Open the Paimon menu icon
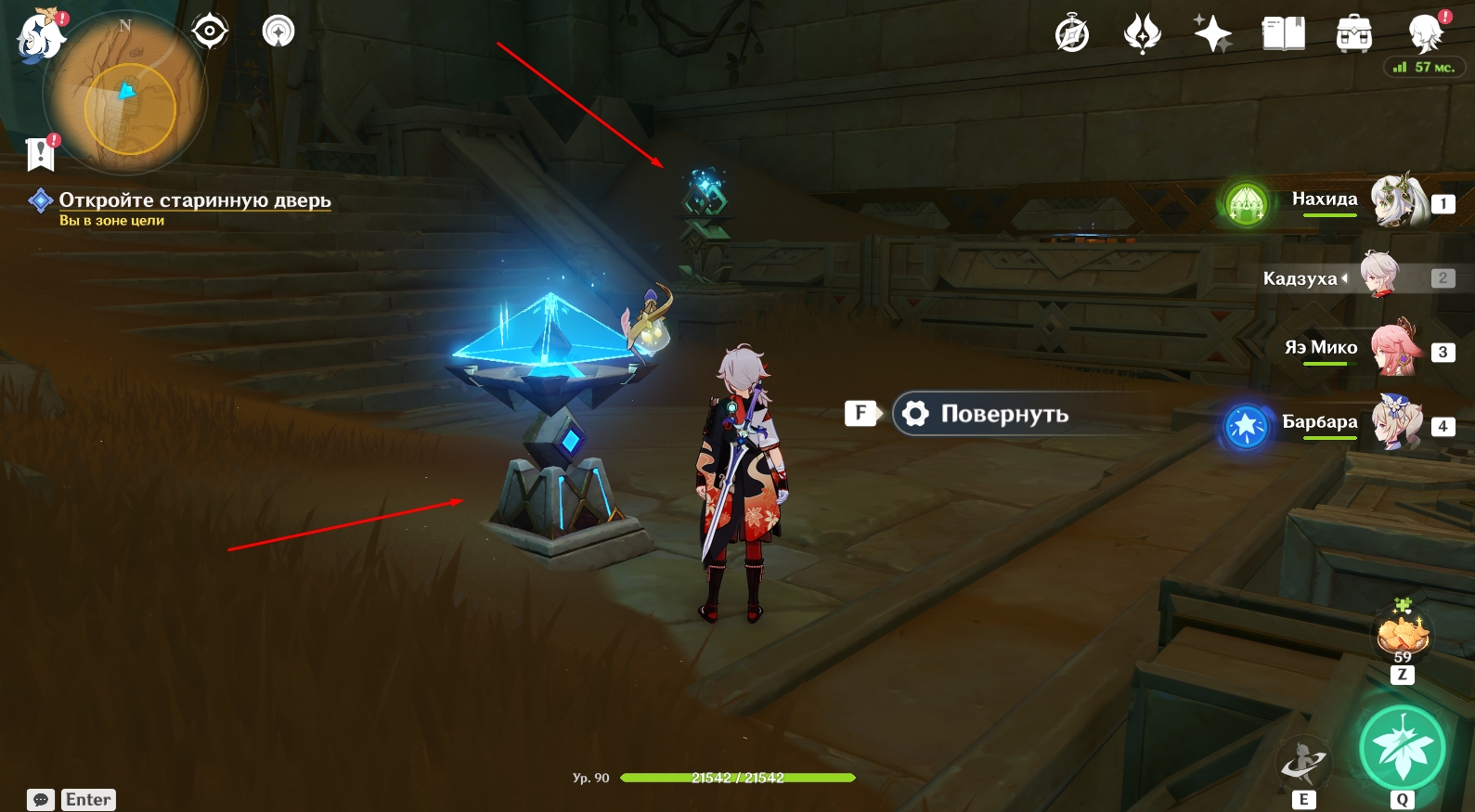1475x812 pixels. 41,37
